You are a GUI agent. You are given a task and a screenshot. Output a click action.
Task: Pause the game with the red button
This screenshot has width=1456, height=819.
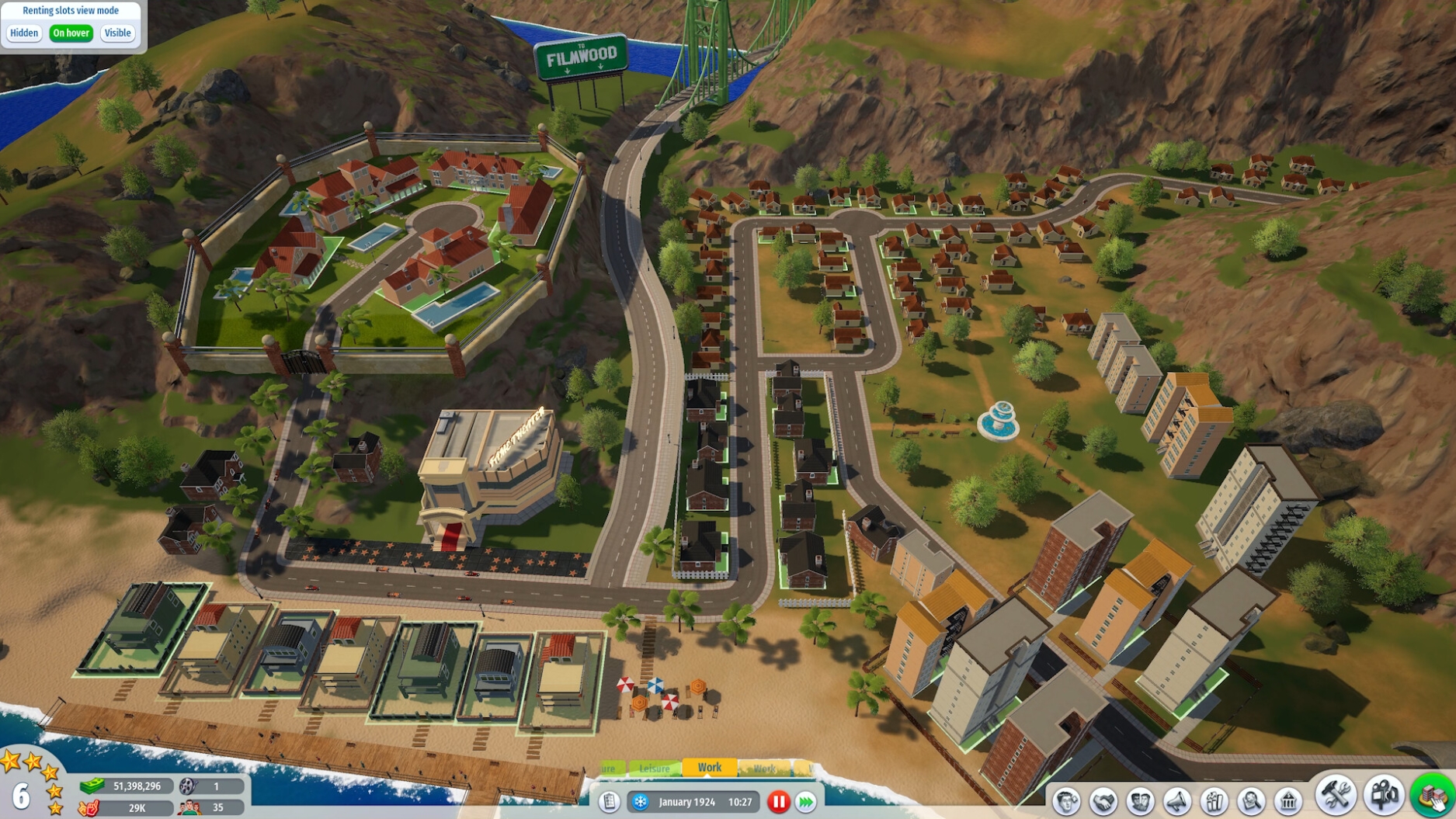pyautogui.click(x=778, y=802)
